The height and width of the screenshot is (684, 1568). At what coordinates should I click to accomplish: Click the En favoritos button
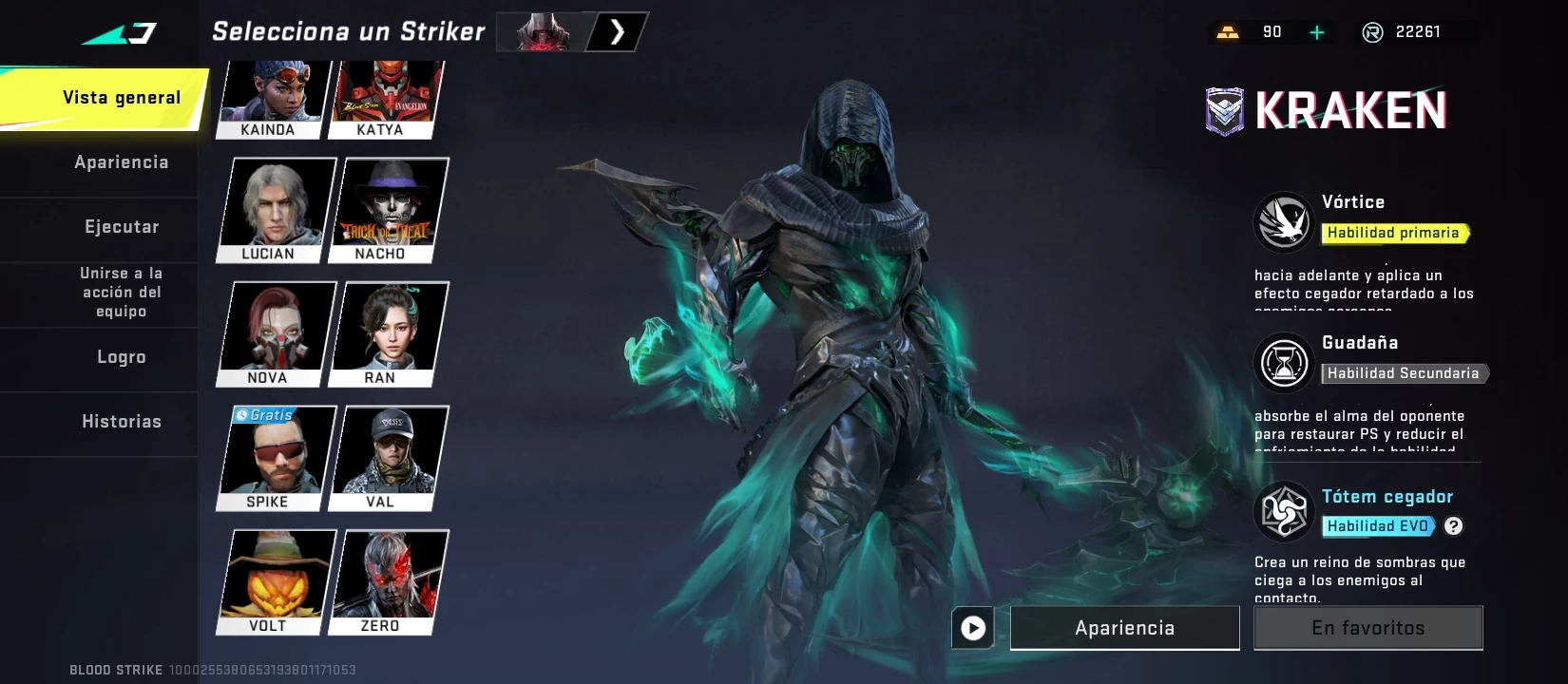tap(1367, 628)
